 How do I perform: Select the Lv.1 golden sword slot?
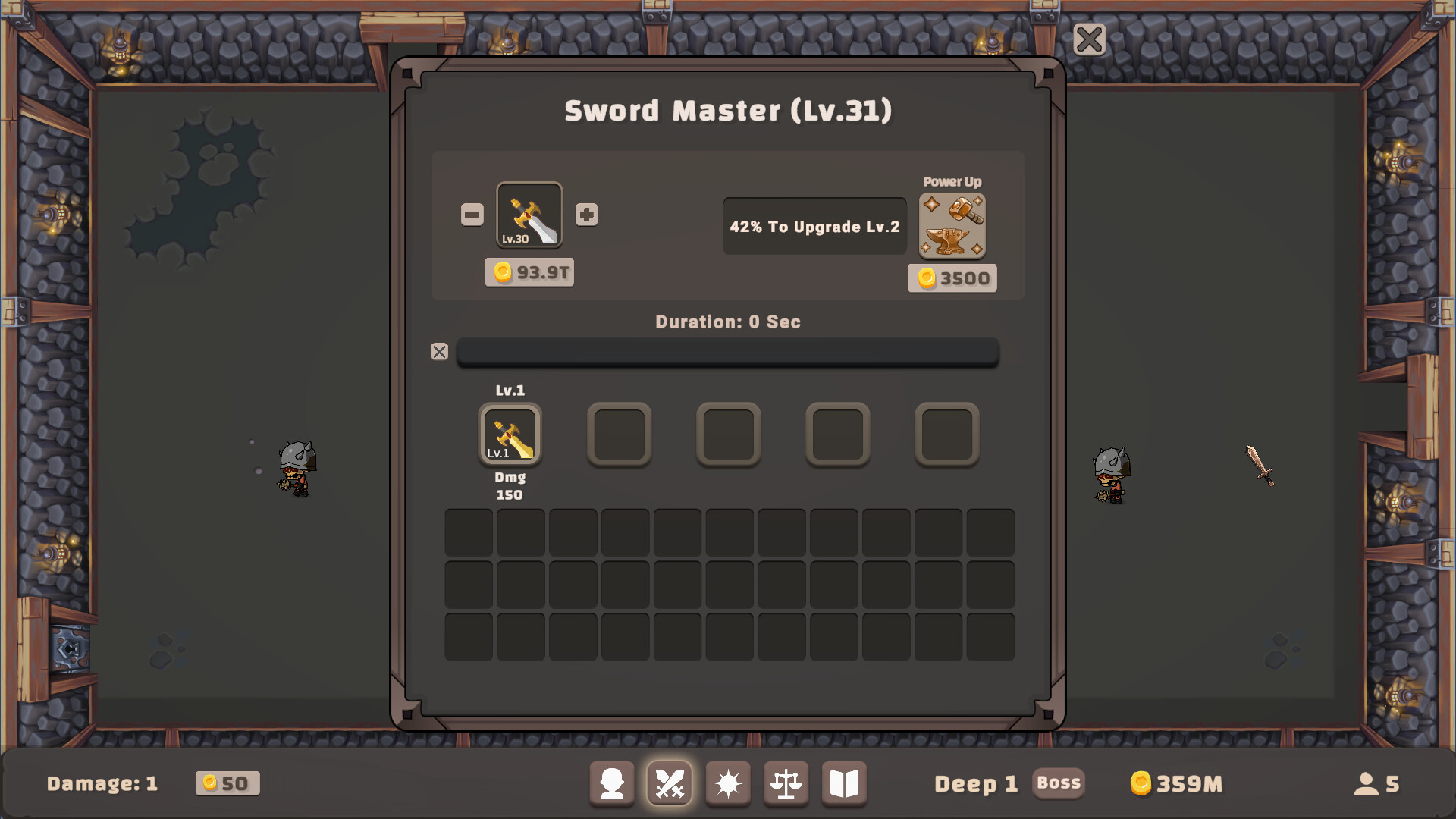coord(510,434)
